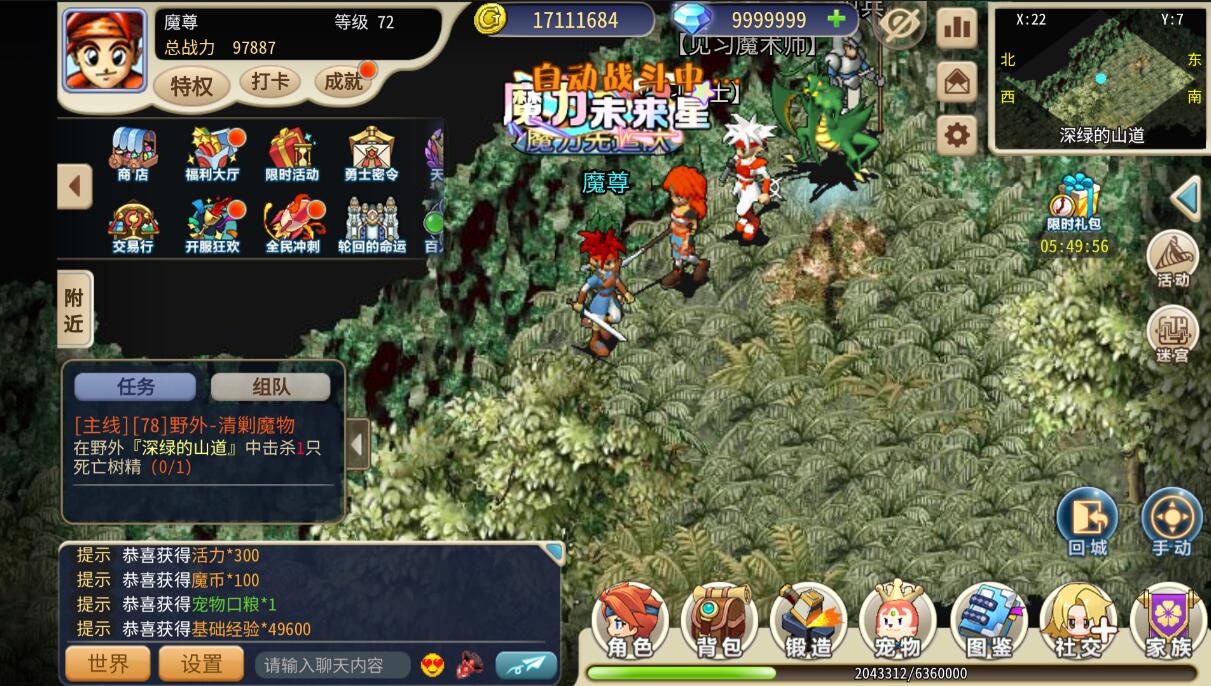Screen dimensions: 1211x686
Task: Click the 特权 privilege button
Action: [191, 86]
